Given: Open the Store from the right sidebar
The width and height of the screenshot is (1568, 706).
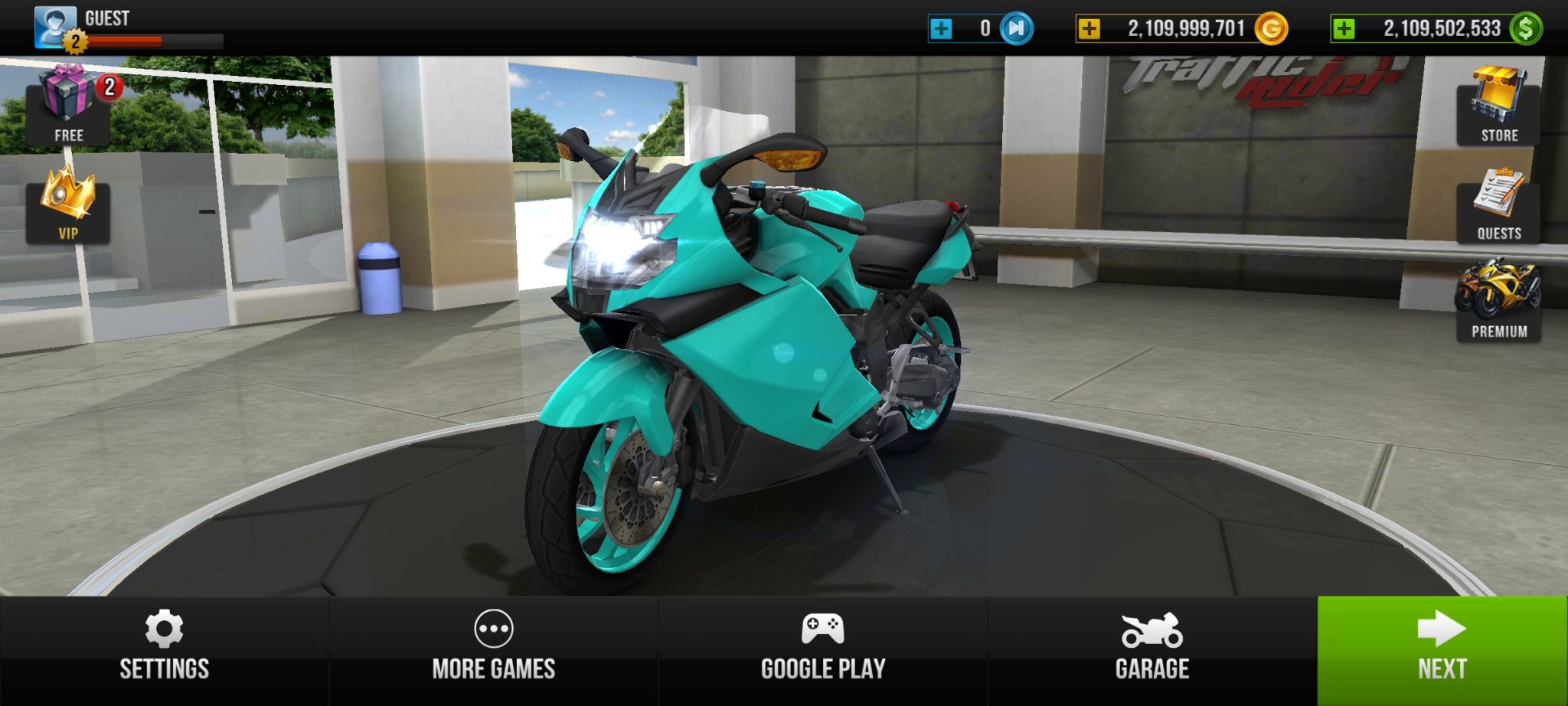Looking at the screenshot, I should coord(1498,100).
